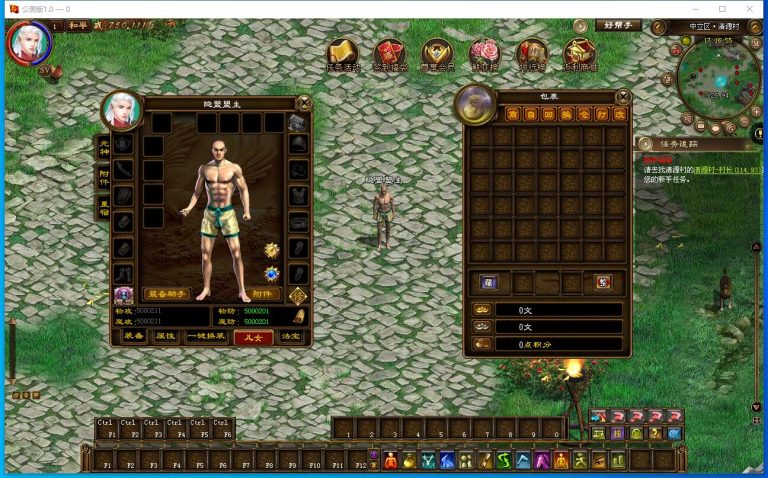
Task: Close the character equipment panel
Action: (x=304, y=102)
